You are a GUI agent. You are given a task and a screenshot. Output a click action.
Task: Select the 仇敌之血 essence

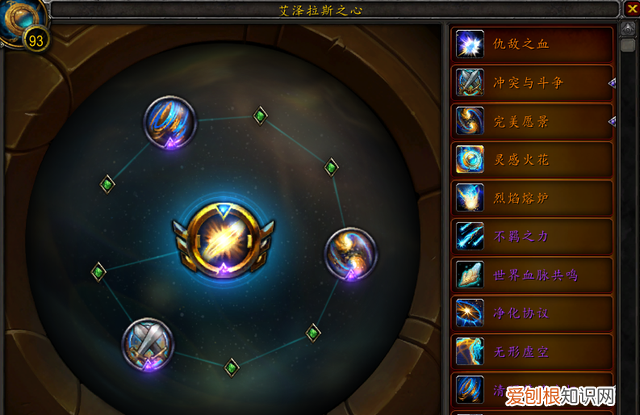[532, 44]
